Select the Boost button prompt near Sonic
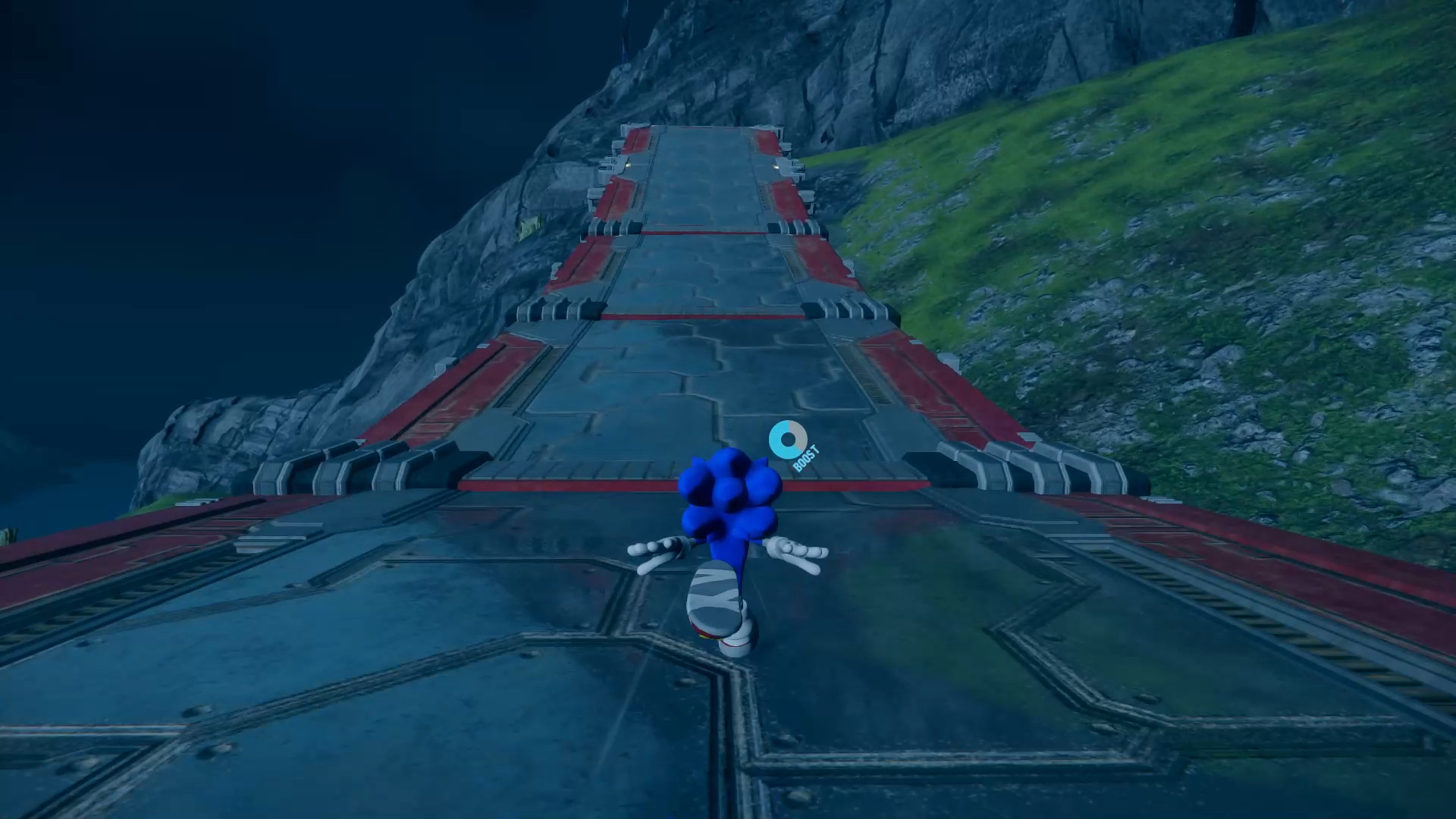This screenshot has height=819, width=1456. pyautogui.click(x=792, y=447)
